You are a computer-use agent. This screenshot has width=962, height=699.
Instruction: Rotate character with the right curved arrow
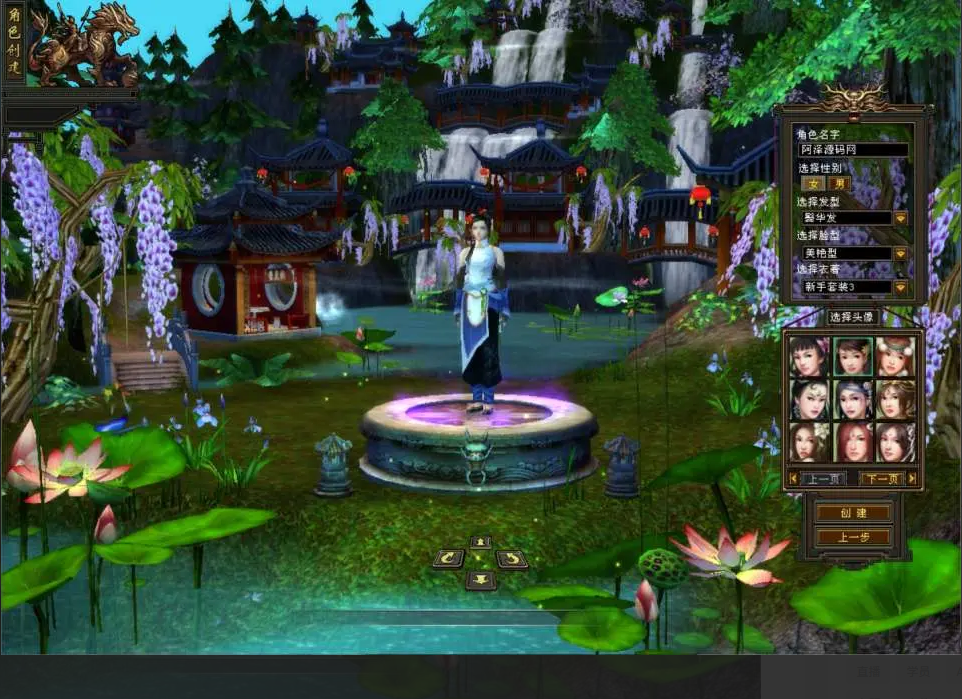tap(512, 559)
